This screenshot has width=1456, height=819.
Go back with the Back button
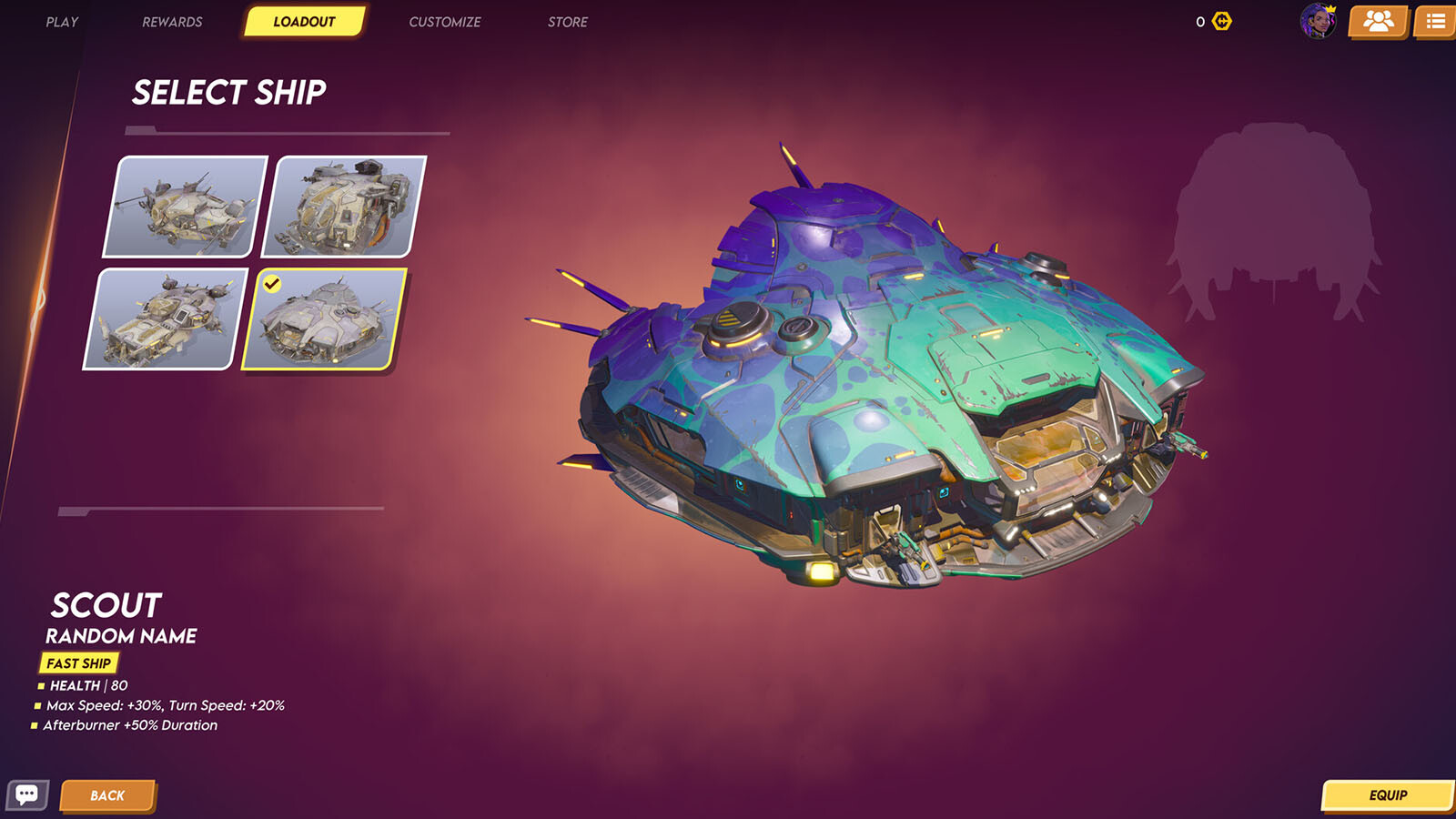(x=107, y=795)
